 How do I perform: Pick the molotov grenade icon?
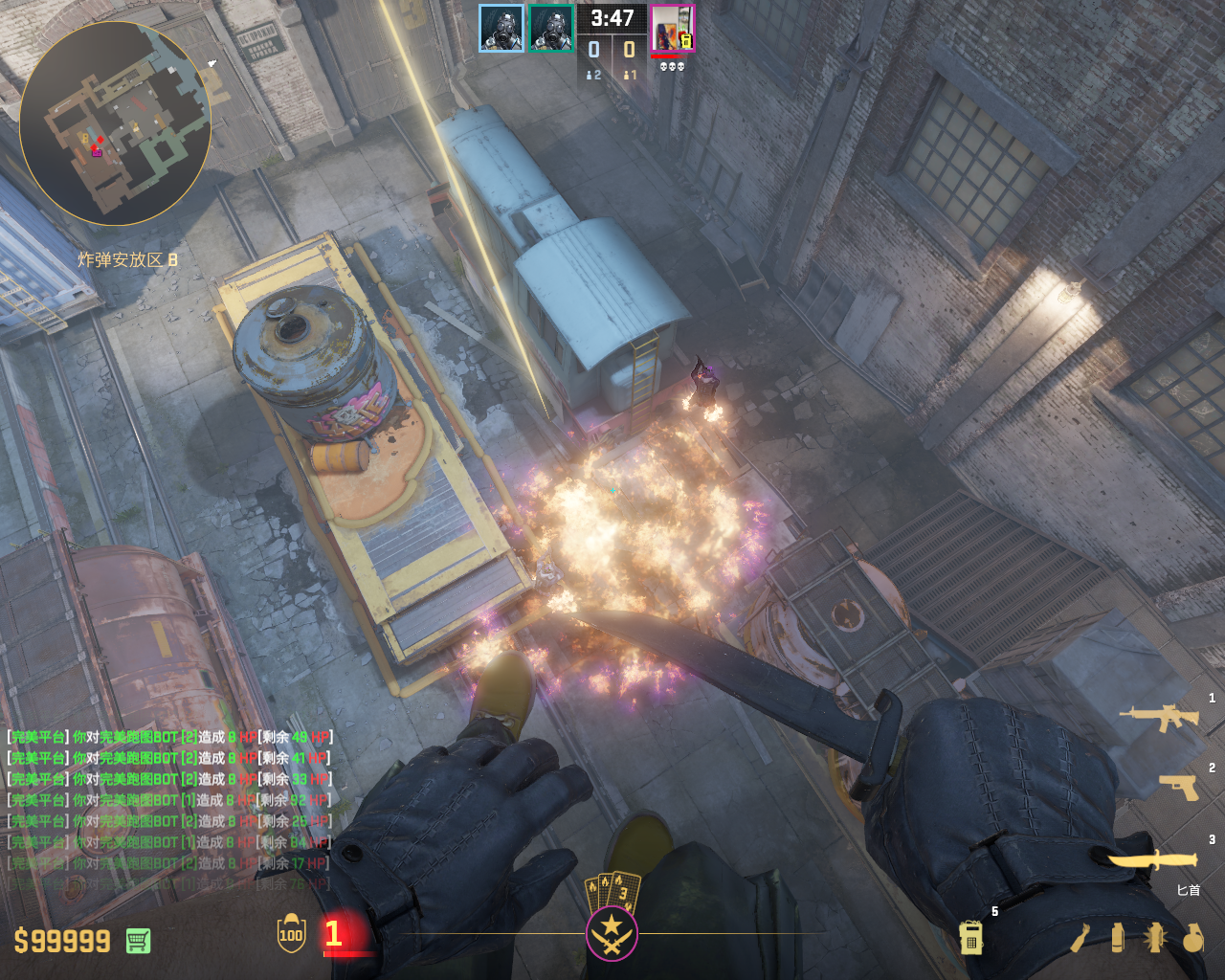[x=1080, y=938]
